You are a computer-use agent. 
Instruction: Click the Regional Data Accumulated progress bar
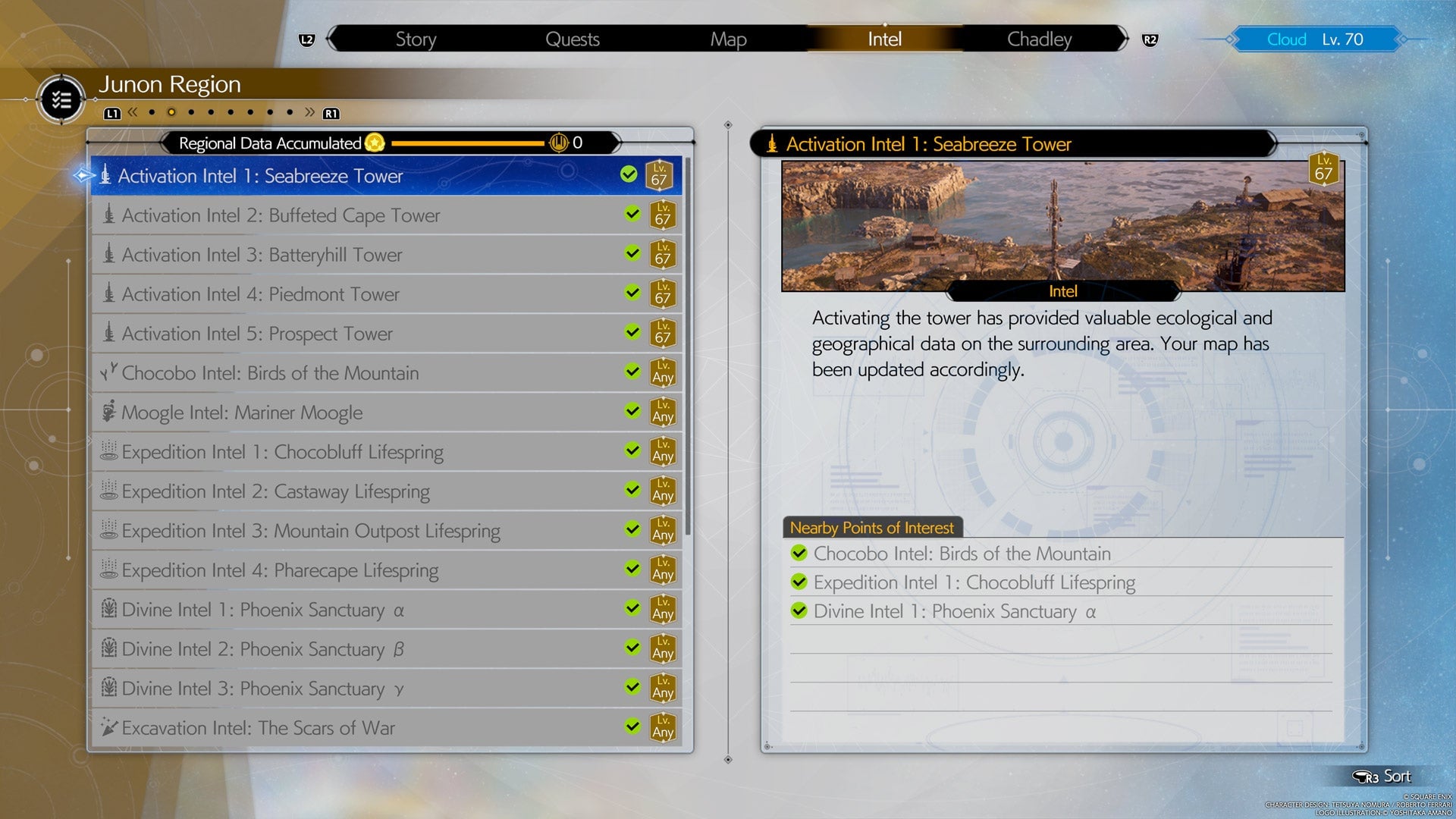point(470,143)
